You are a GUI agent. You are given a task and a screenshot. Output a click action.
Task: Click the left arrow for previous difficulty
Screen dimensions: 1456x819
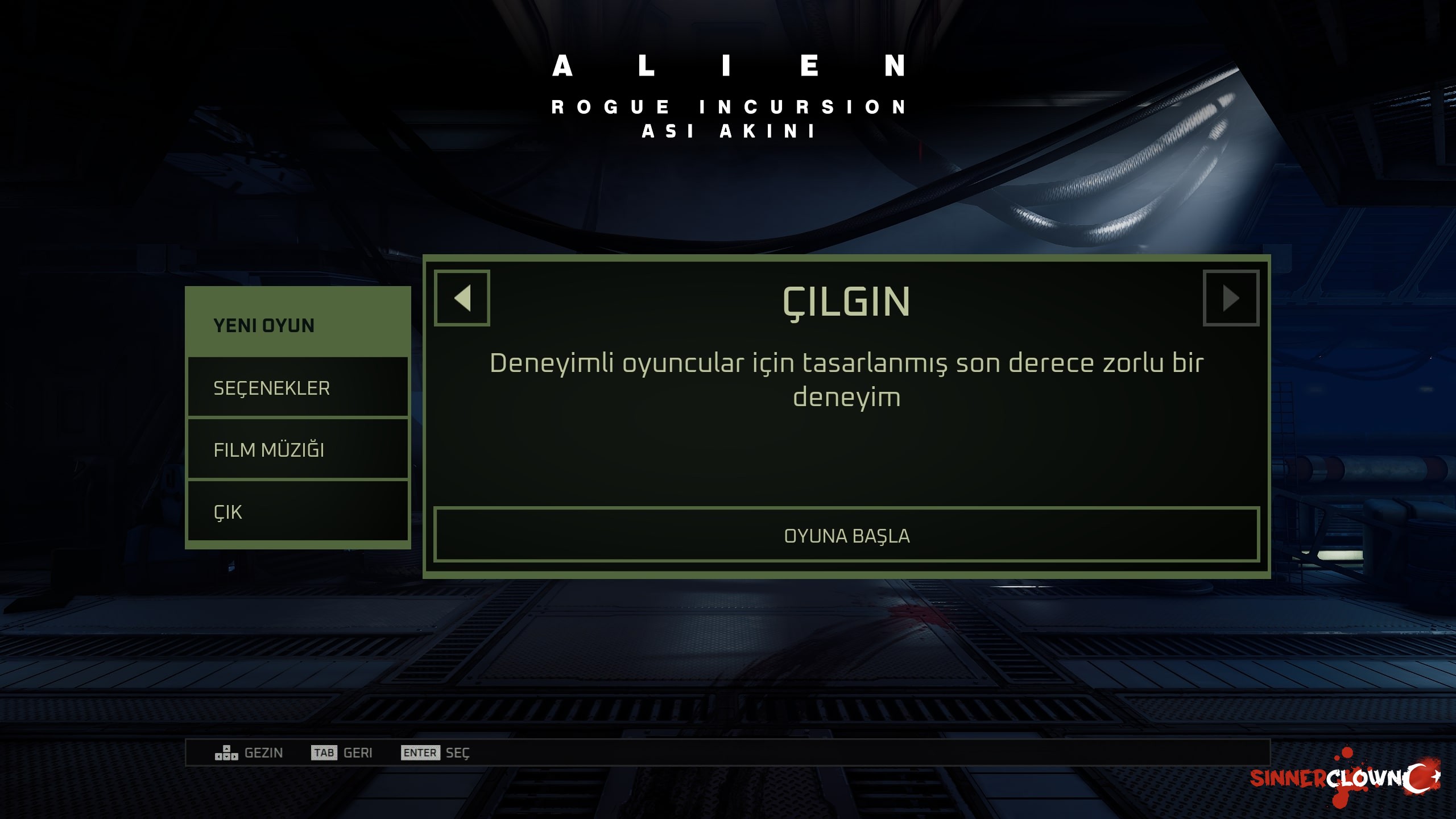[462, 298]
